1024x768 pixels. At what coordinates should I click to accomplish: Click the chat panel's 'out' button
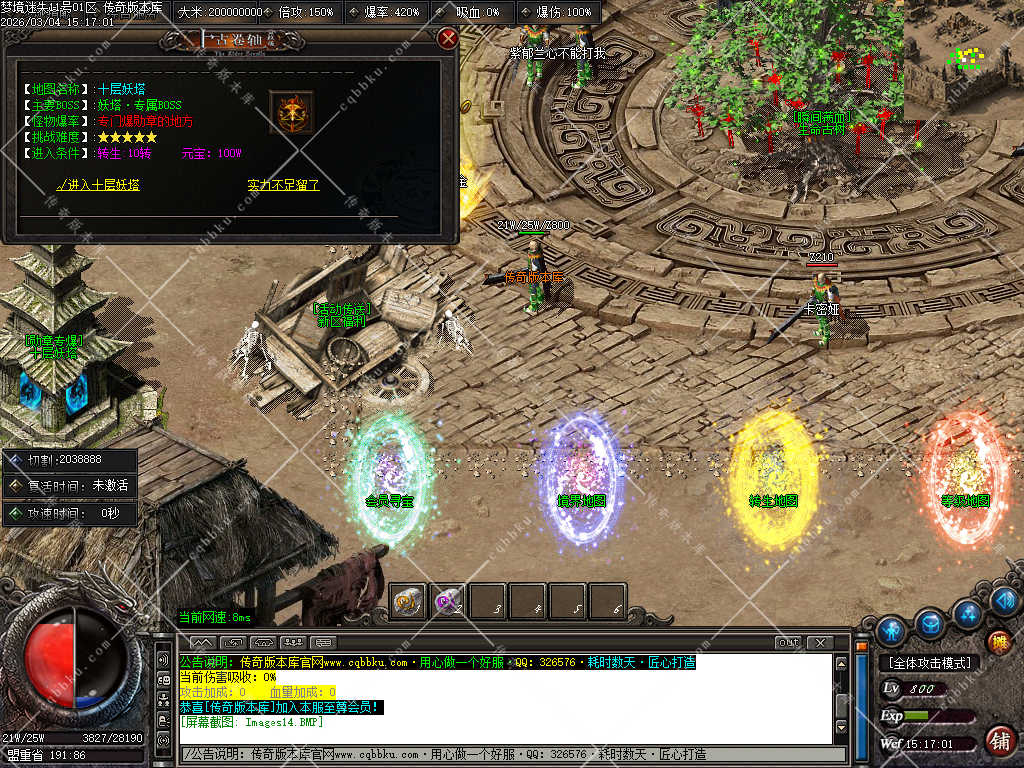point(788,642)
